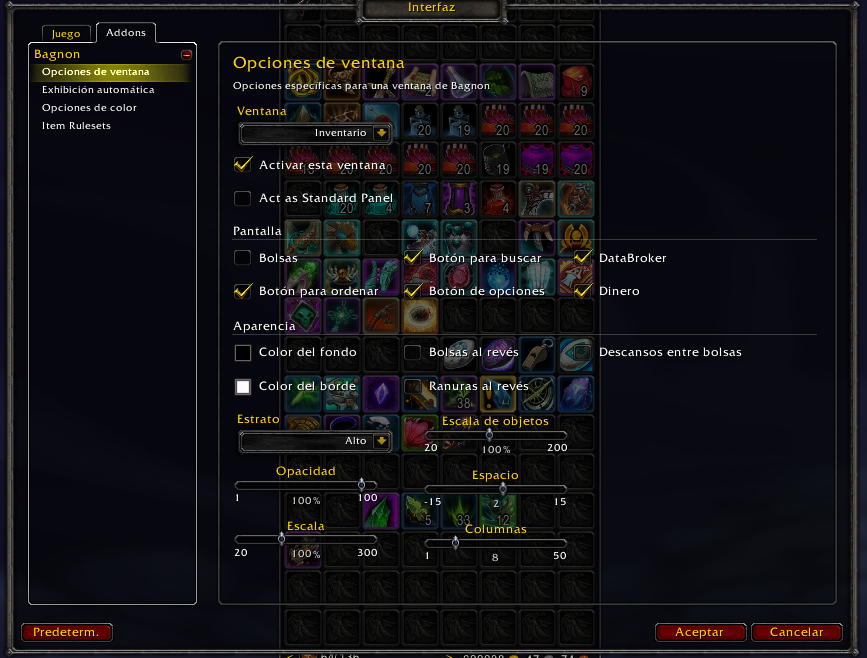The image size is (867, 658).
Task: Collapse the Bagnon addon category
Action: 186,55
